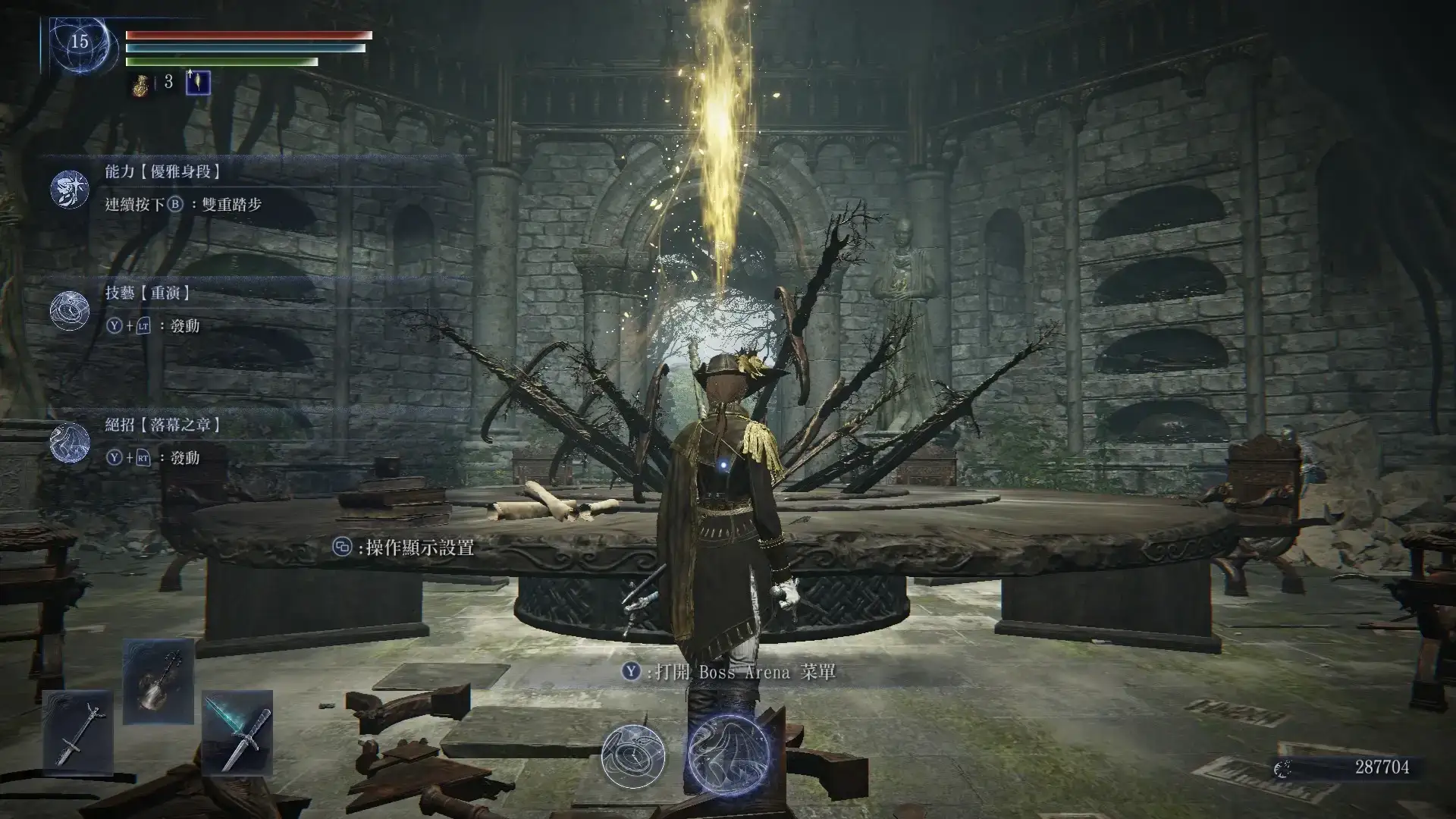Click the RT button prompt under 絕招【落幕之章】
Screen dimensions: 1456x819
coord(143,459)
